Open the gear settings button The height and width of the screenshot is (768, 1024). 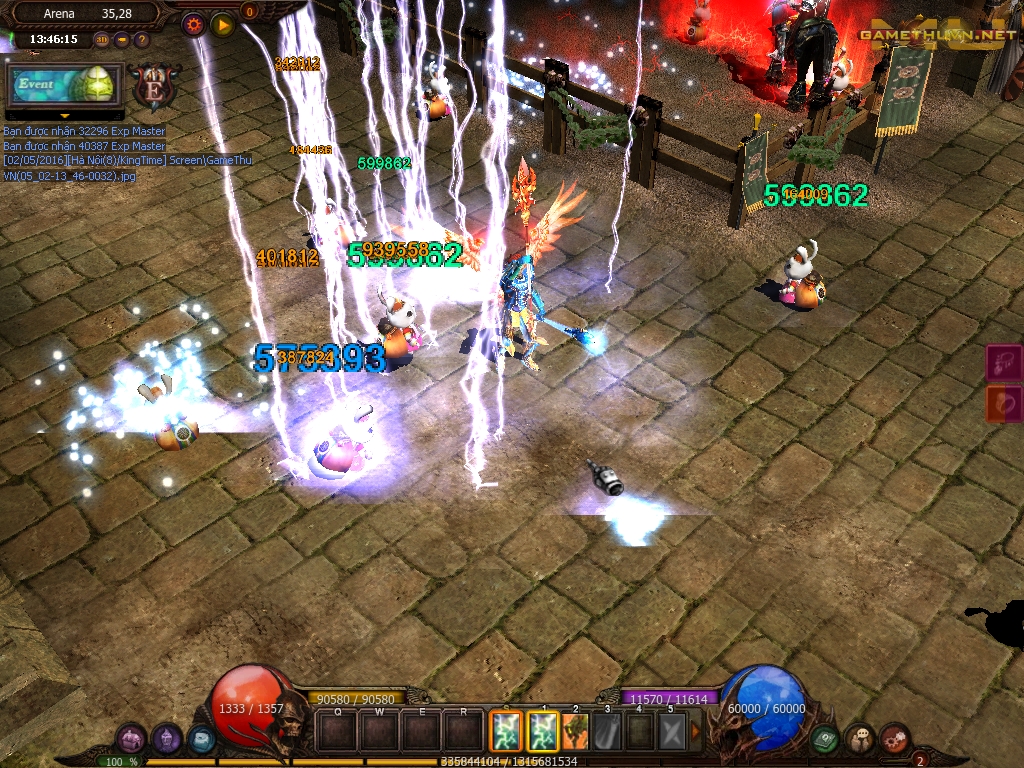[194, 24]
